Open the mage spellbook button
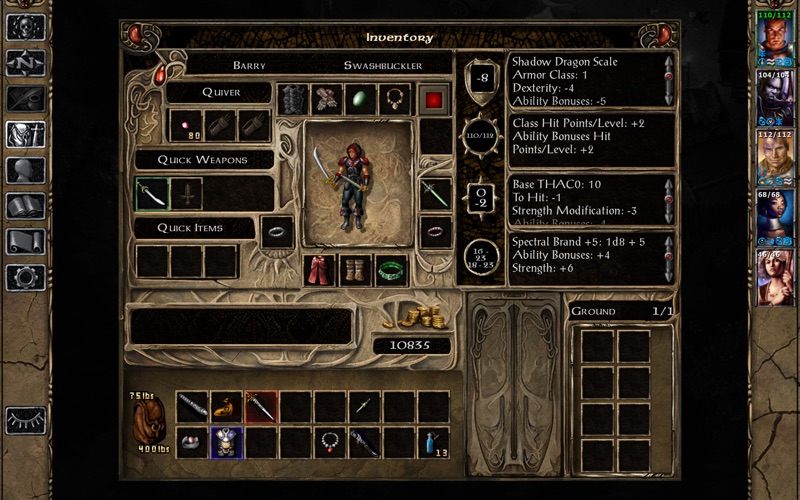This screenshot has width=800, height=500. 25,206
